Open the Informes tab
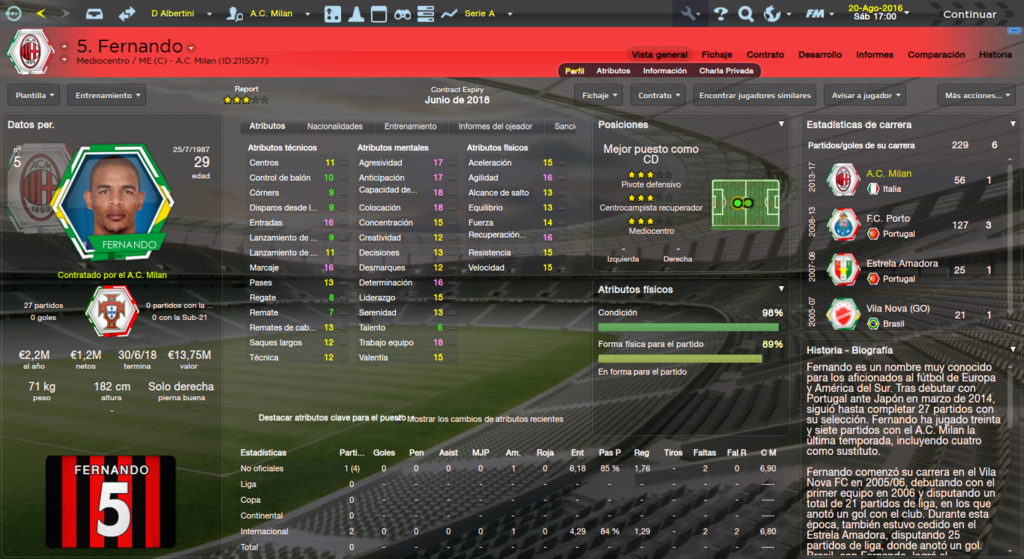The width and height of the screenshot is (1024, 559). click(874, 55)
